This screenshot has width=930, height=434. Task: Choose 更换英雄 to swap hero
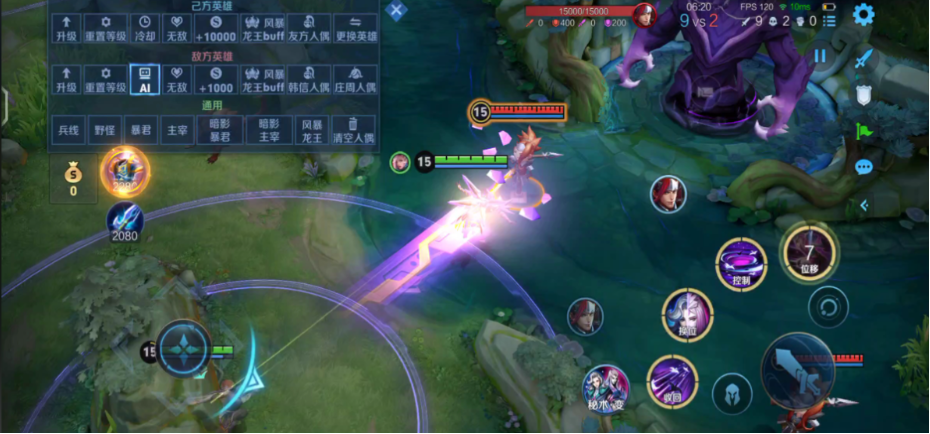coord(355,27)
